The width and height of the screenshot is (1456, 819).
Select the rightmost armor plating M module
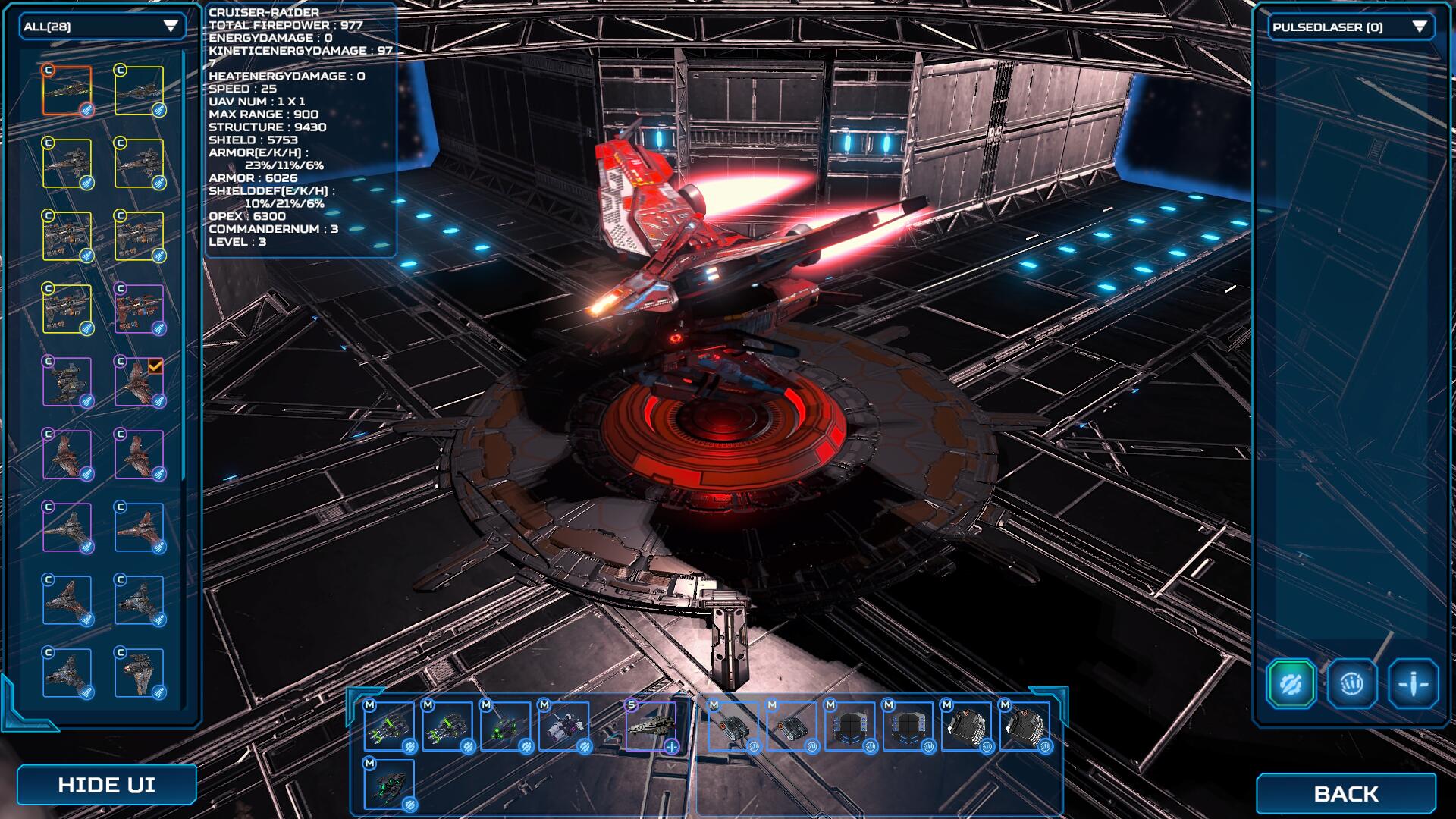coord(1026,726)
